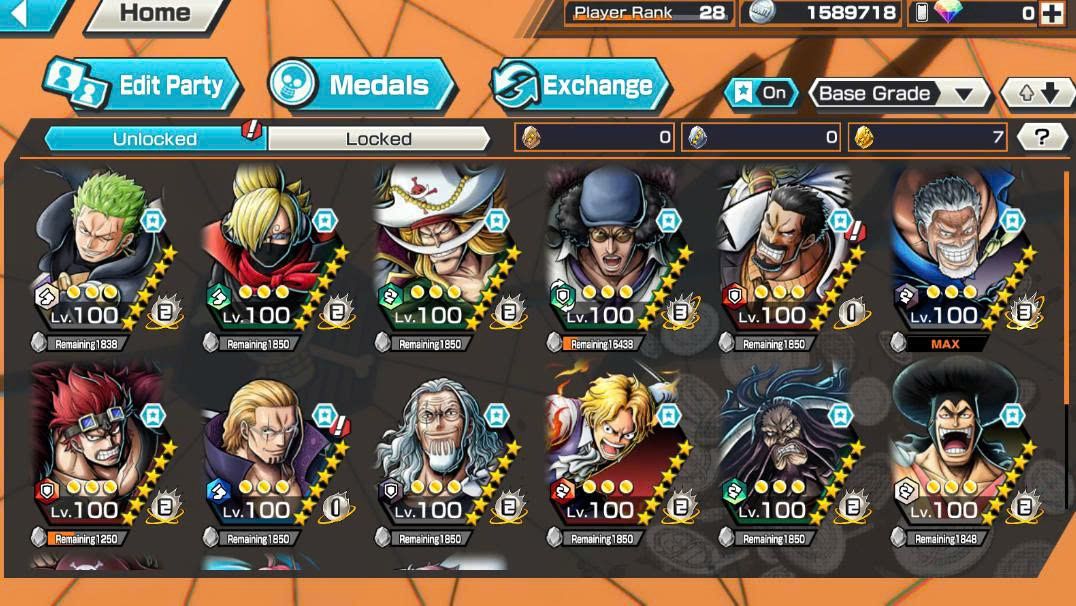The width and height of the screenshot is (1076, 606).
Task: Switch to the Locked tab
Action: pos(378,139)
